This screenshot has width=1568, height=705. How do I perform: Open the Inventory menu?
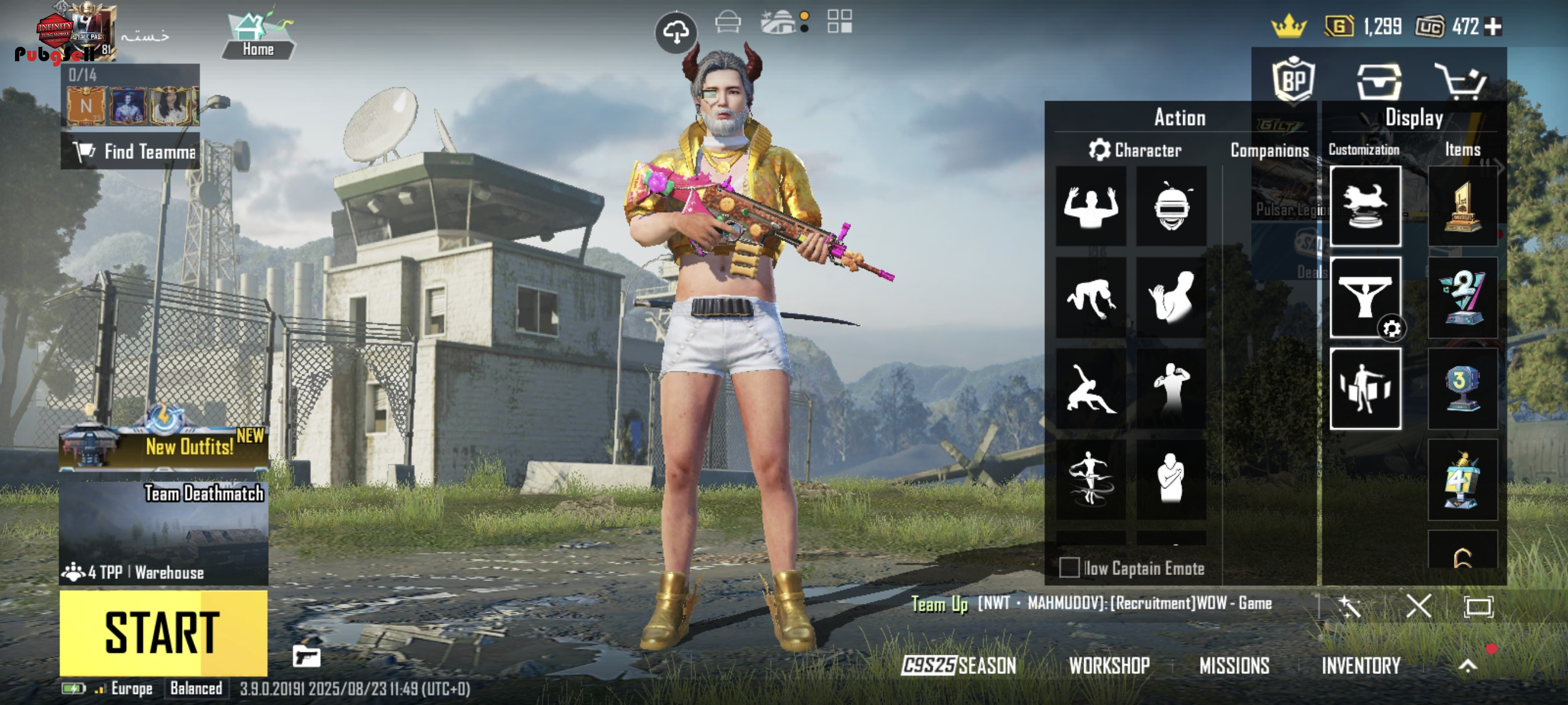[x=1360, y=666]
